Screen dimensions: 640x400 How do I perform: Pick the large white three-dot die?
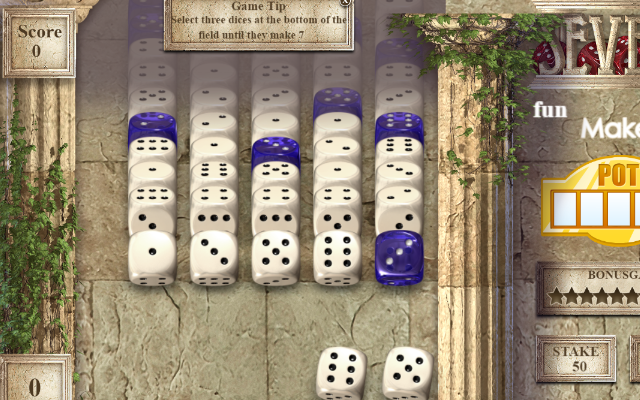[214, 257]
